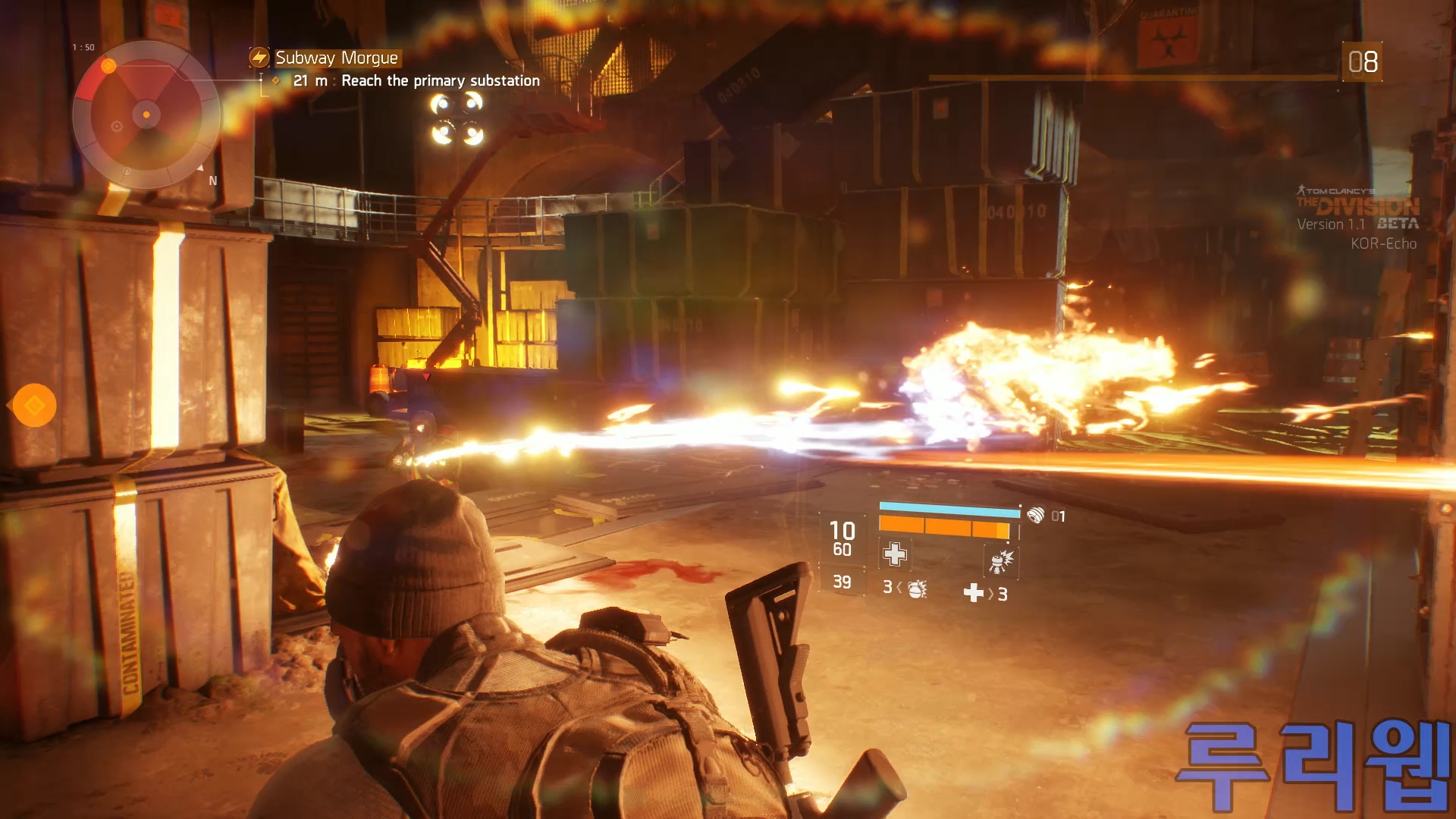Click the armor item icon beside 01

click(1035, 516)
